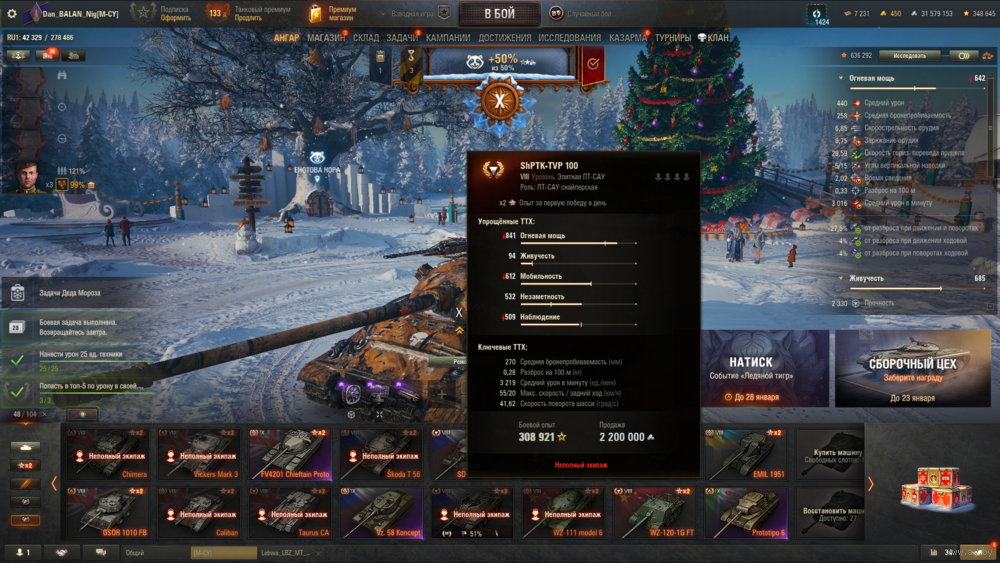Go to the Достижения tab
Image resolution: width=1000 pixels, height=563 pixels.
pyautogui.click(x=505, y=38)
